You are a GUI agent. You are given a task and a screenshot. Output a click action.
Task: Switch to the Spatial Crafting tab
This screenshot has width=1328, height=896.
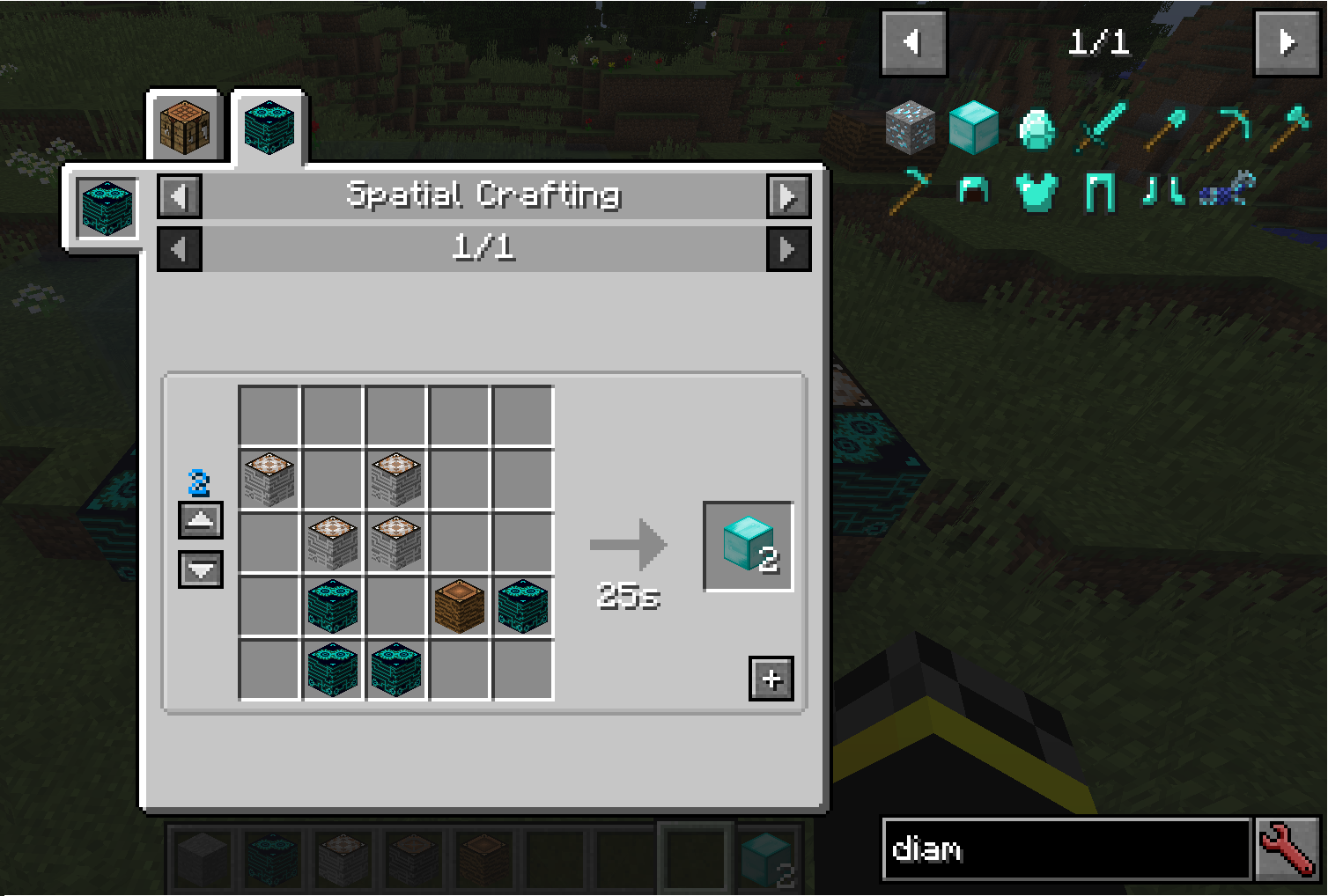coord(269,126)
